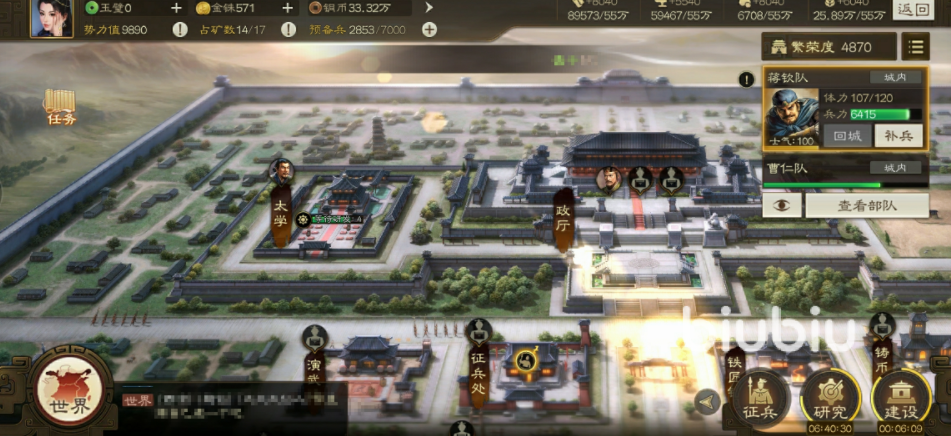Open the 研究 research menu
The height and width of the screenshot is (436, 951).
point(830,397)
